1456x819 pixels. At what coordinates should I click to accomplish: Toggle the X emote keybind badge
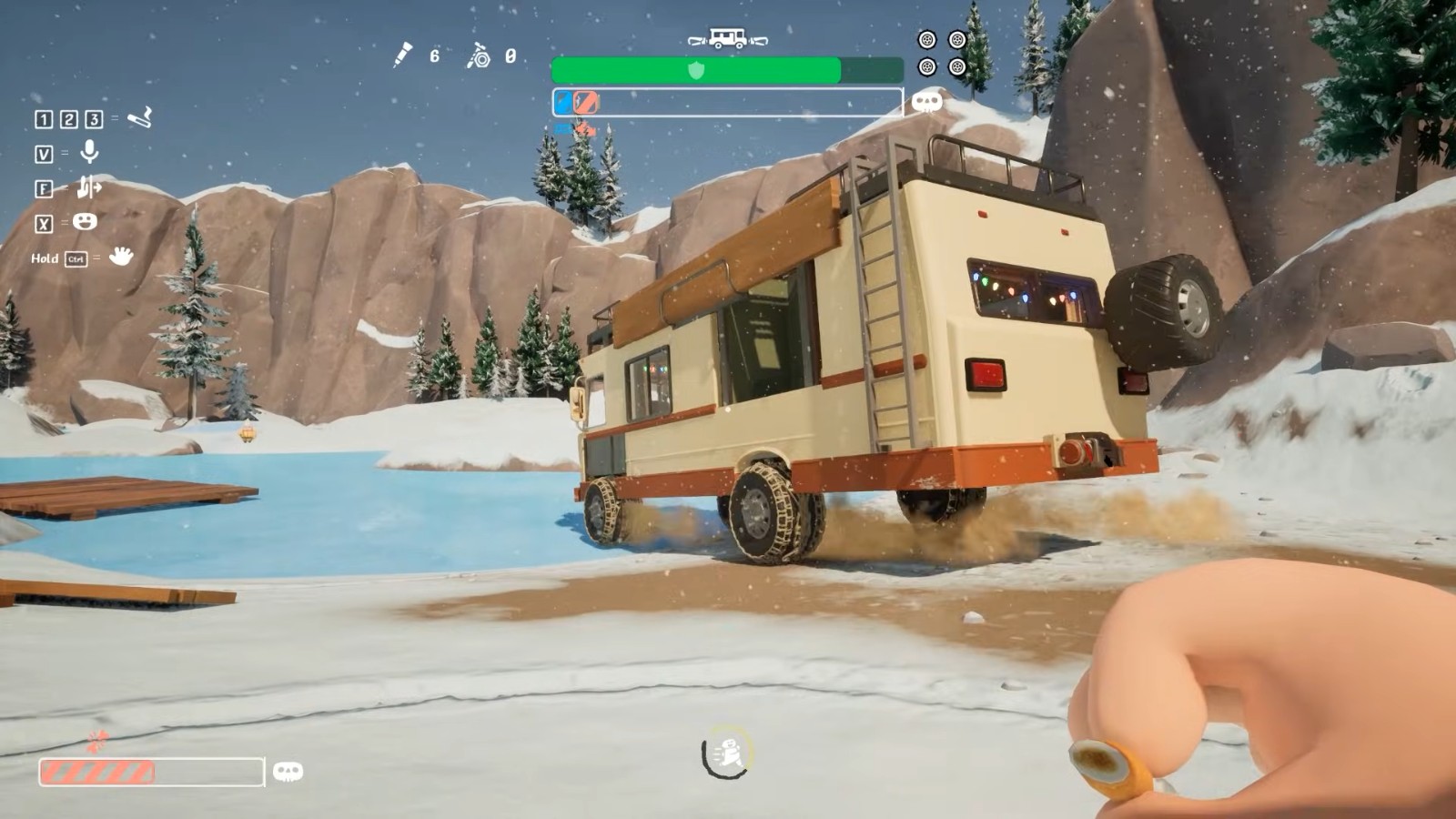[x=44, y=223]
